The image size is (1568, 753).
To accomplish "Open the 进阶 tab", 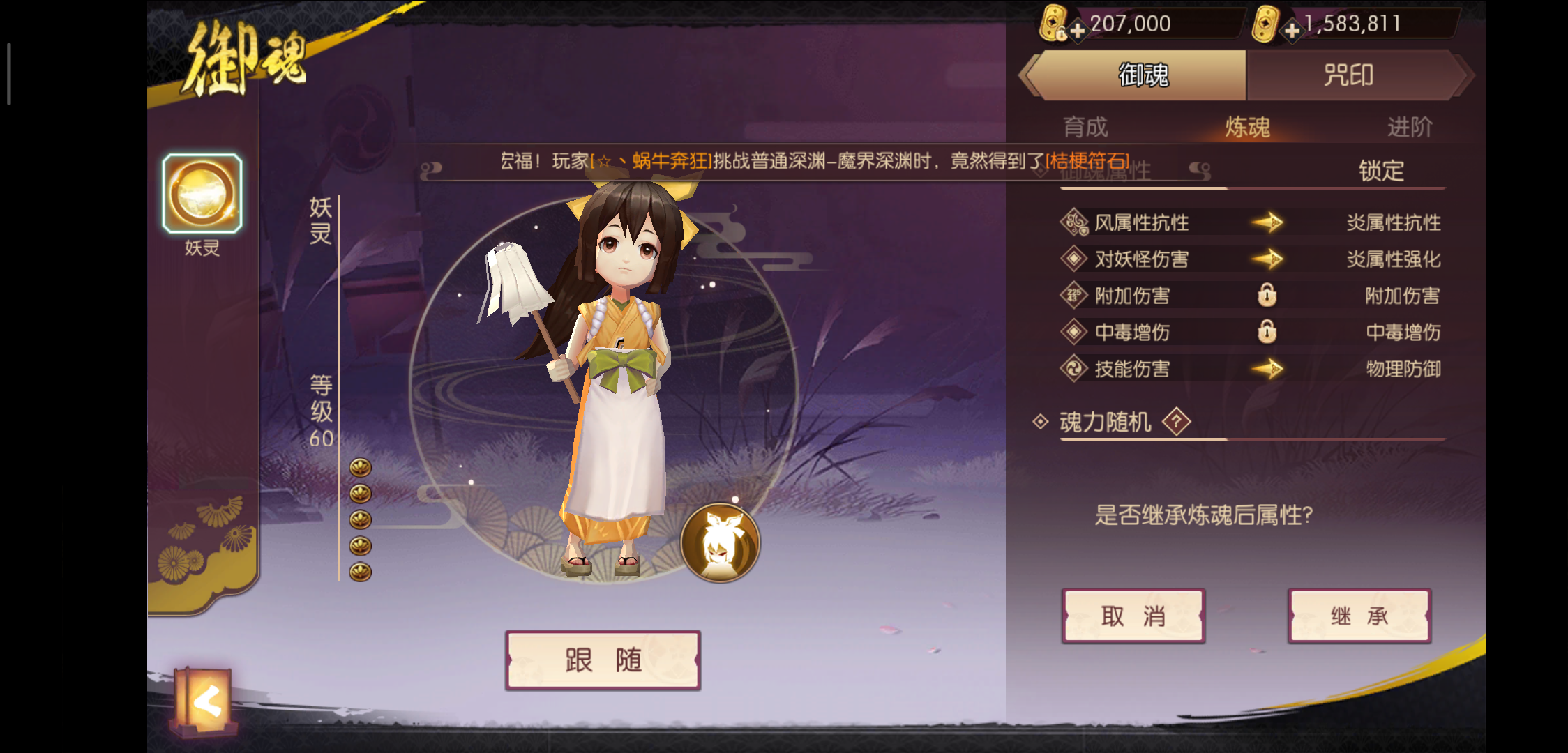I will tap(1410, 126).
